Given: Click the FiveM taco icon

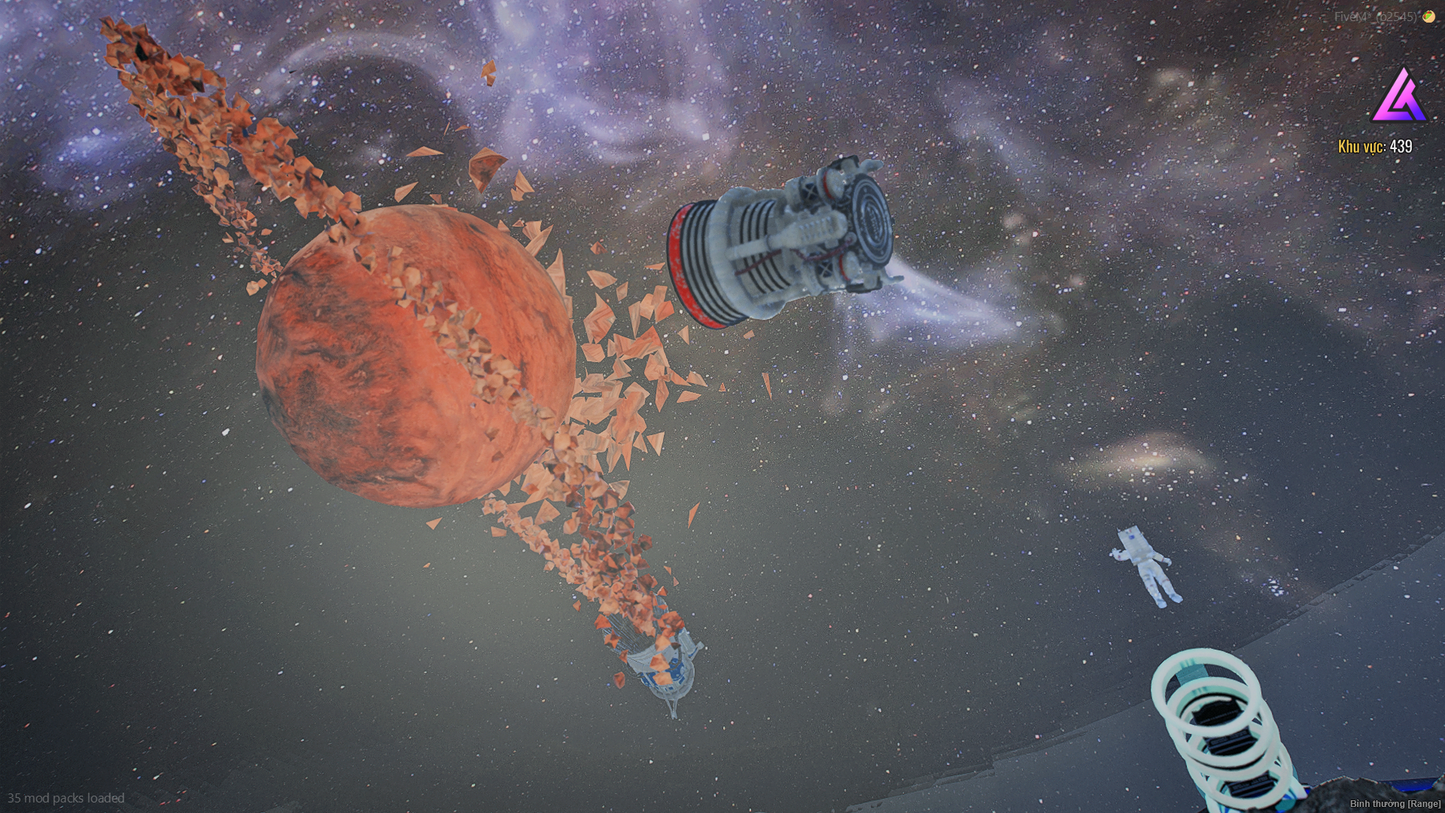Looking at the screenshot, I should [x=1429, y=16].
